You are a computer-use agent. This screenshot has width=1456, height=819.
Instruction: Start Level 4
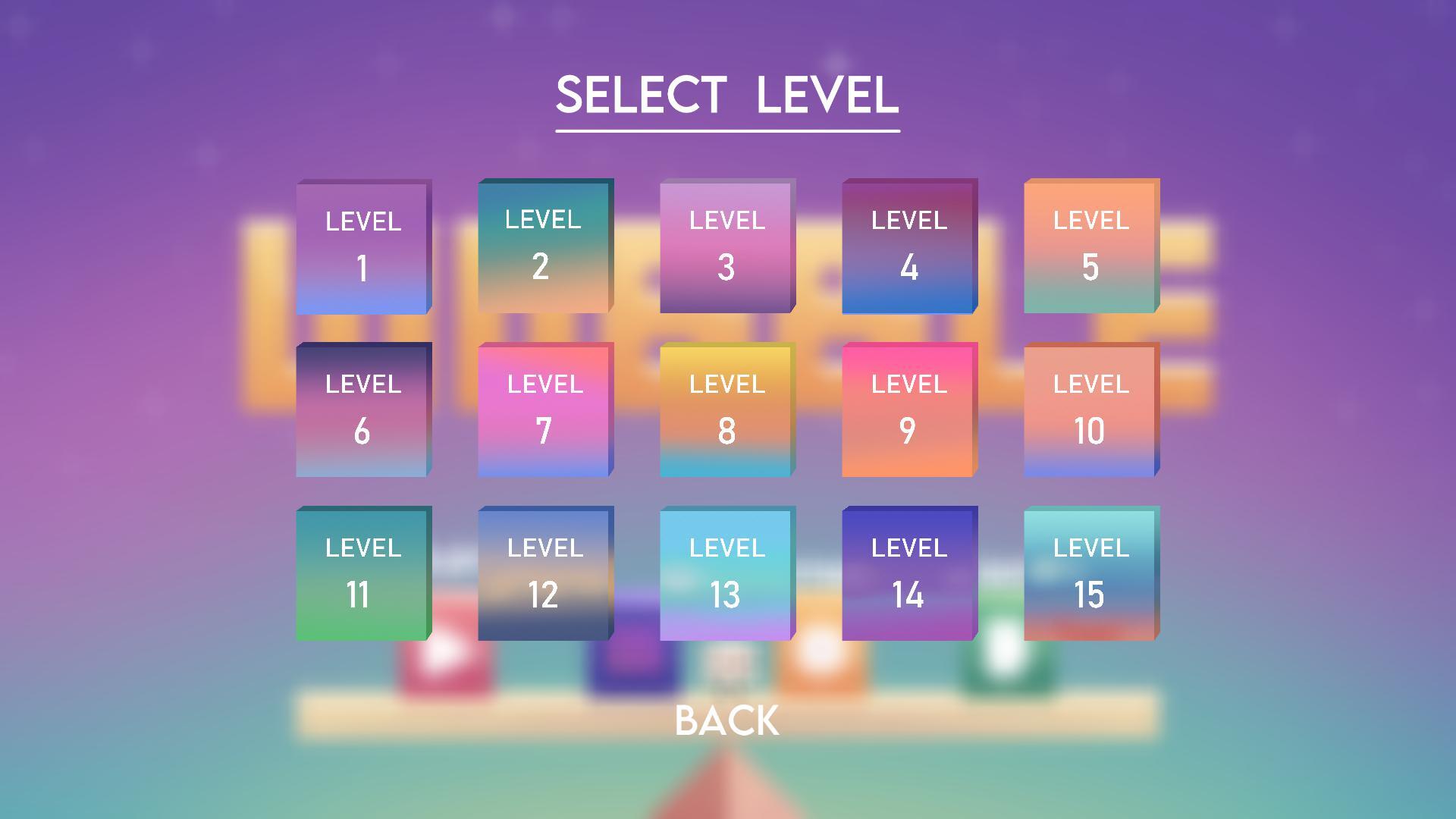pos(908,246)
